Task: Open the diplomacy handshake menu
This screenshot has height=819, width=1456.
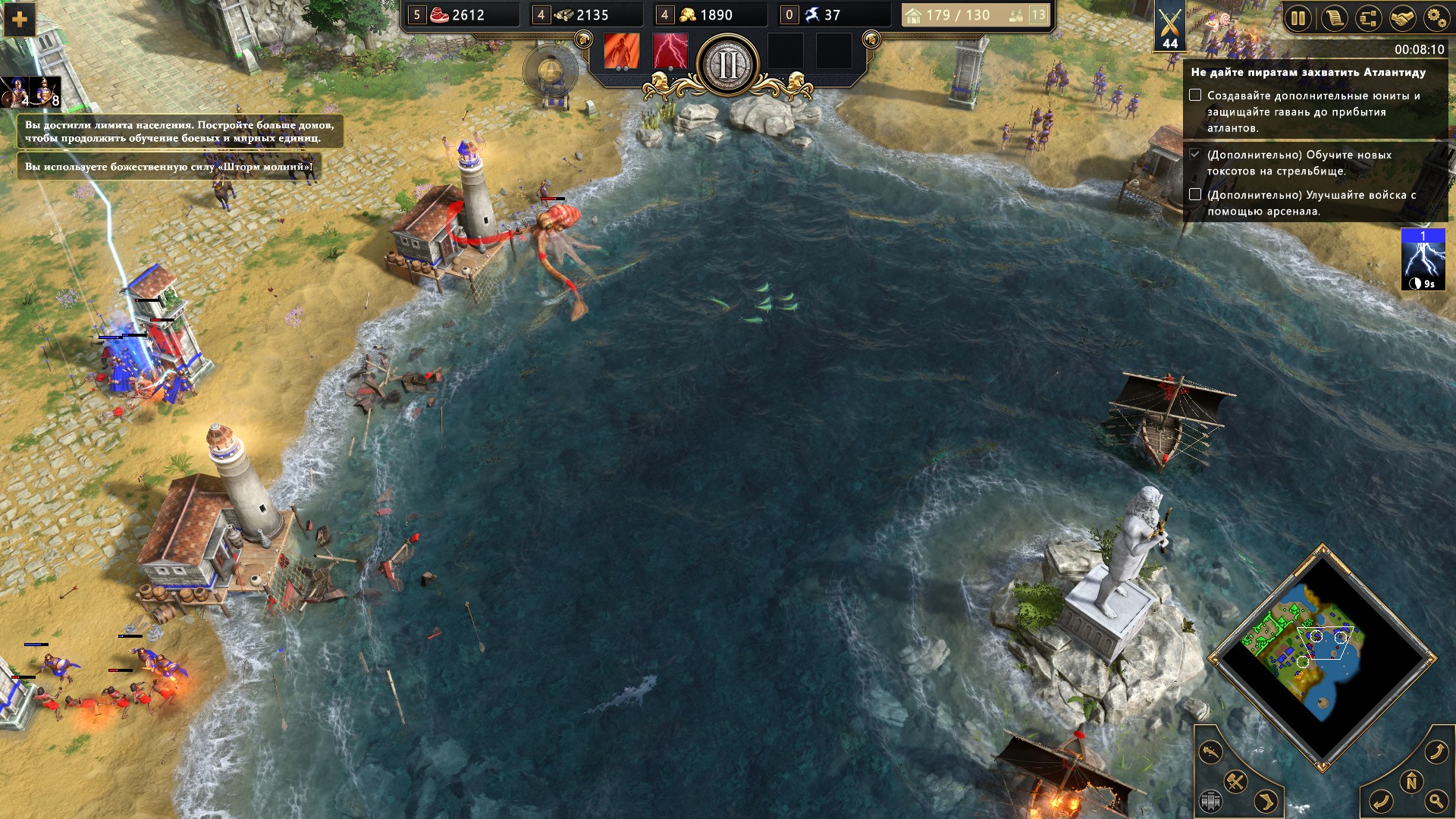Action: [x=1402, y=18]
